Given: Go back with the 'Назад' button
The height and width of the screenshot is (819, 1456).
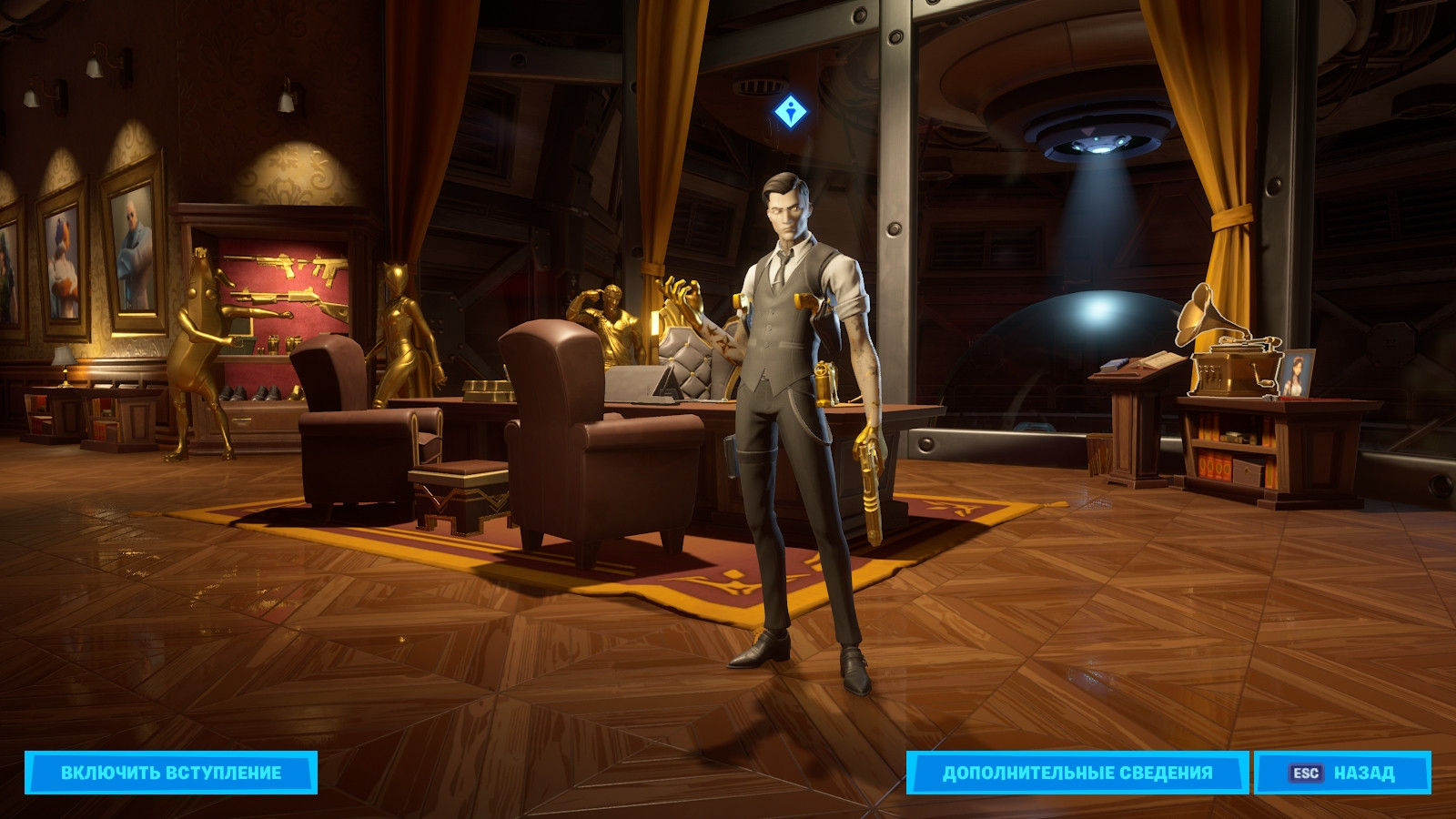Looking at the screenshot, I should pos(1342,773).
